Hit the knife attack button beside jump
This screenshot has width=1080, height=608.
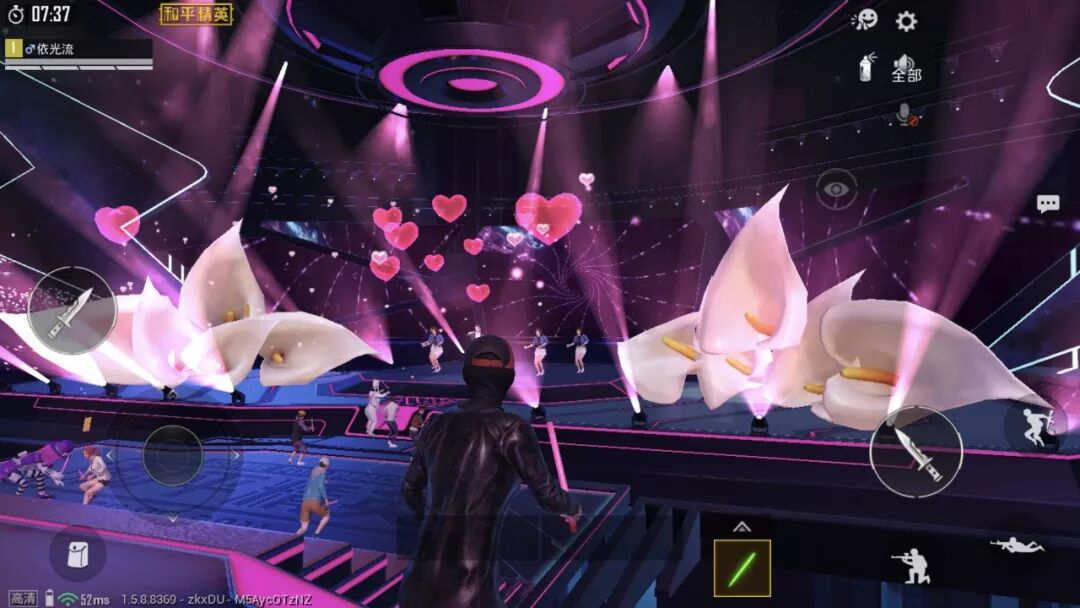pos(916,452)
